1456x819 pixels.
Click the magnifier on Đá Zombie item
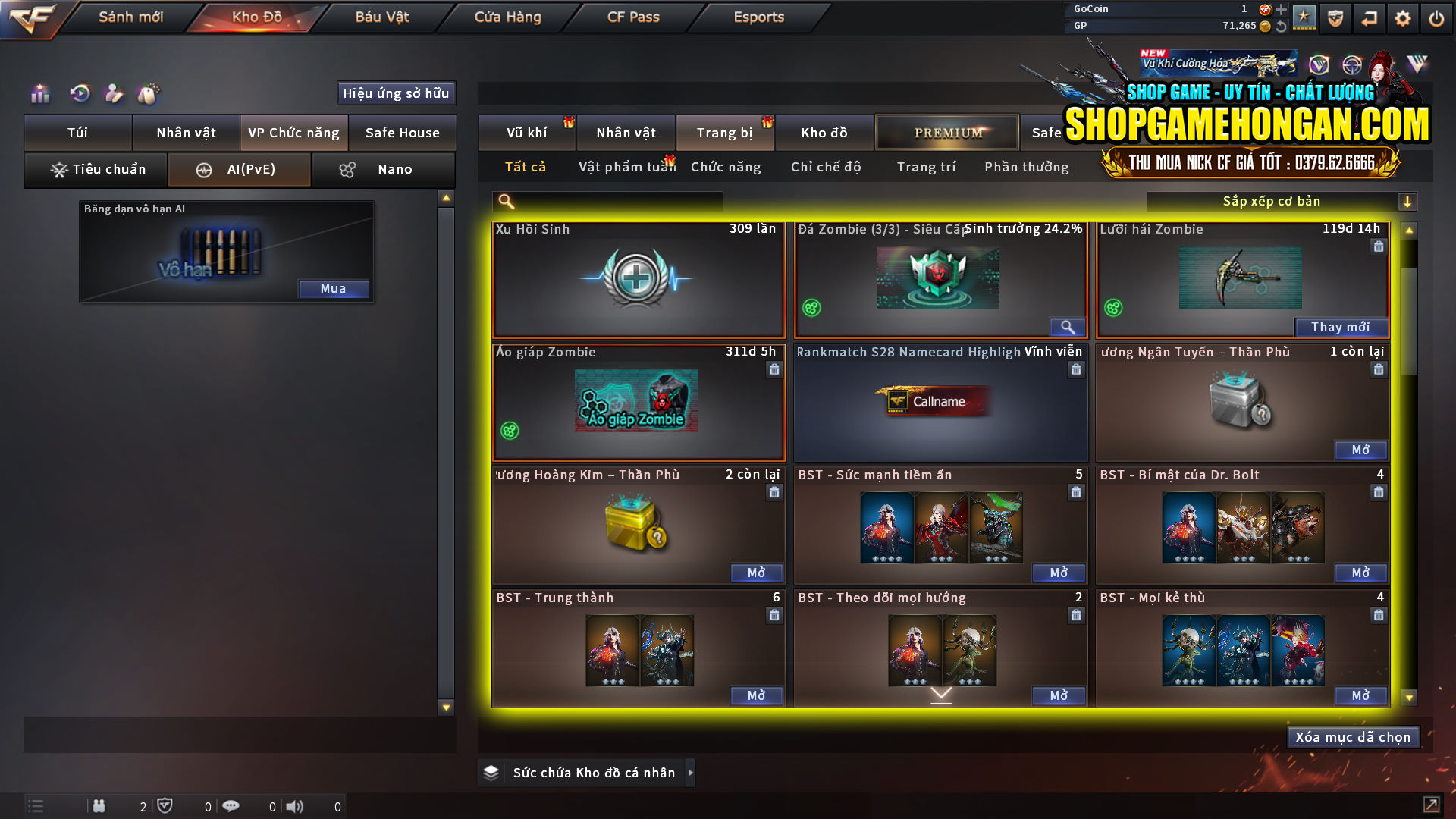click(x=1068, y=328)
